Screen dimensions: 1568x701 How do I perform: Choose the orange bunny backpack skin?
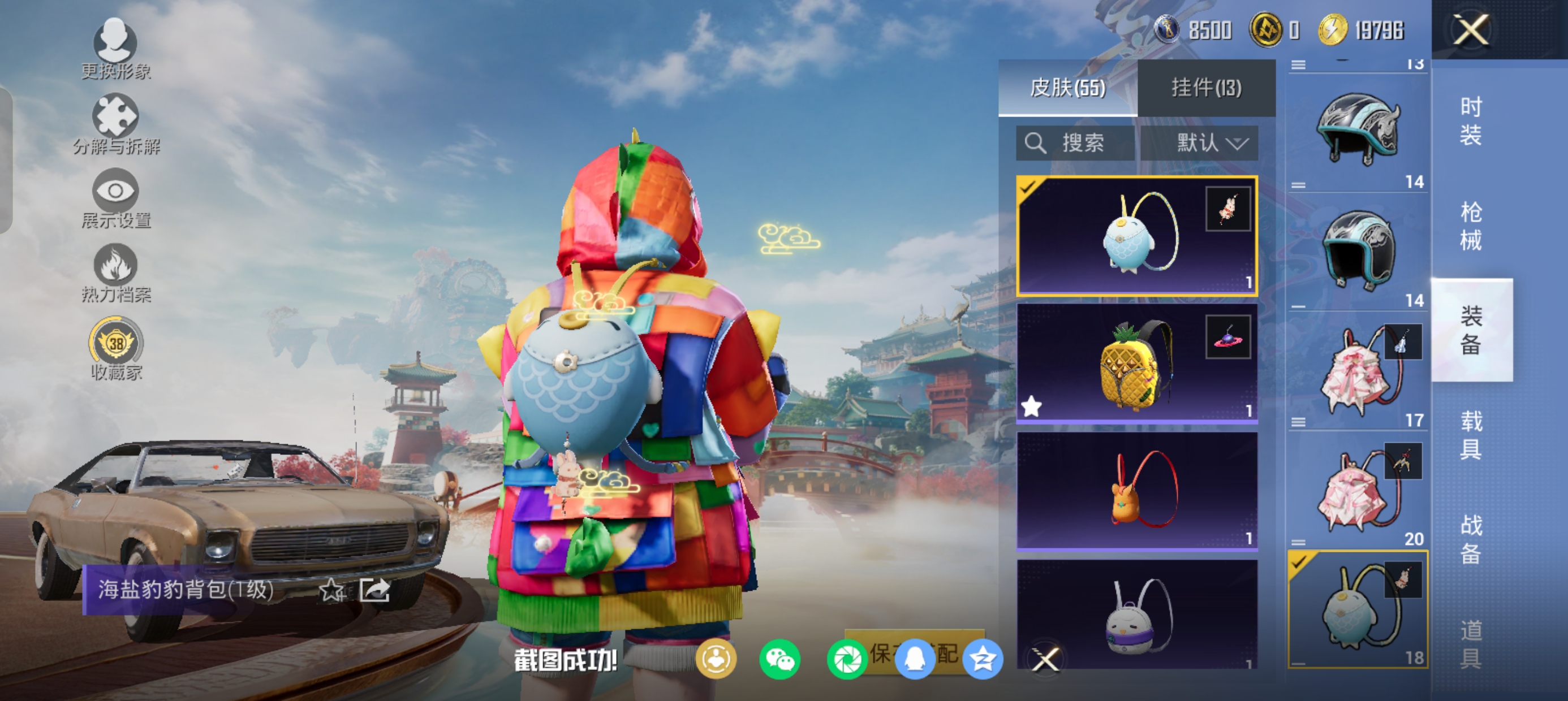(x=1136, y=491)
